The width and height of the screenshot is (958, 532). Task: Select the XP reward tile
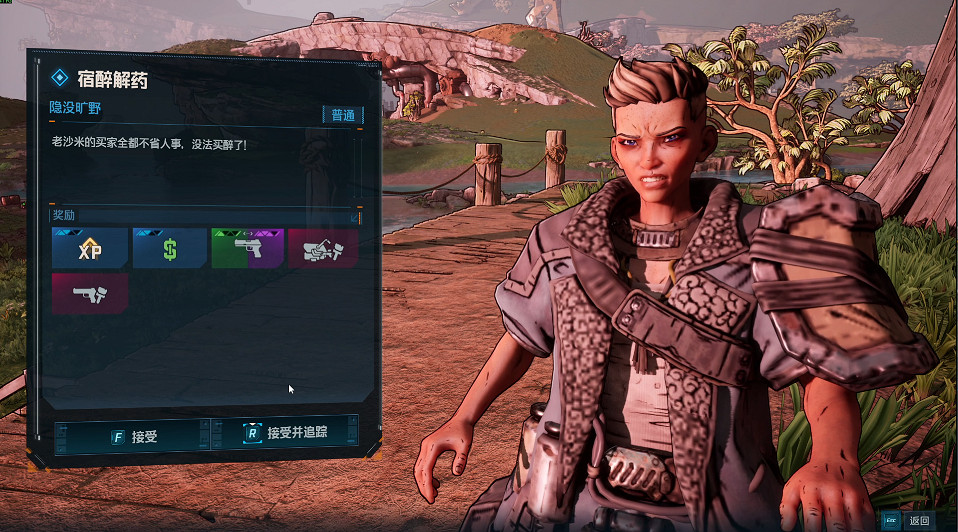[x=90, y=248]
